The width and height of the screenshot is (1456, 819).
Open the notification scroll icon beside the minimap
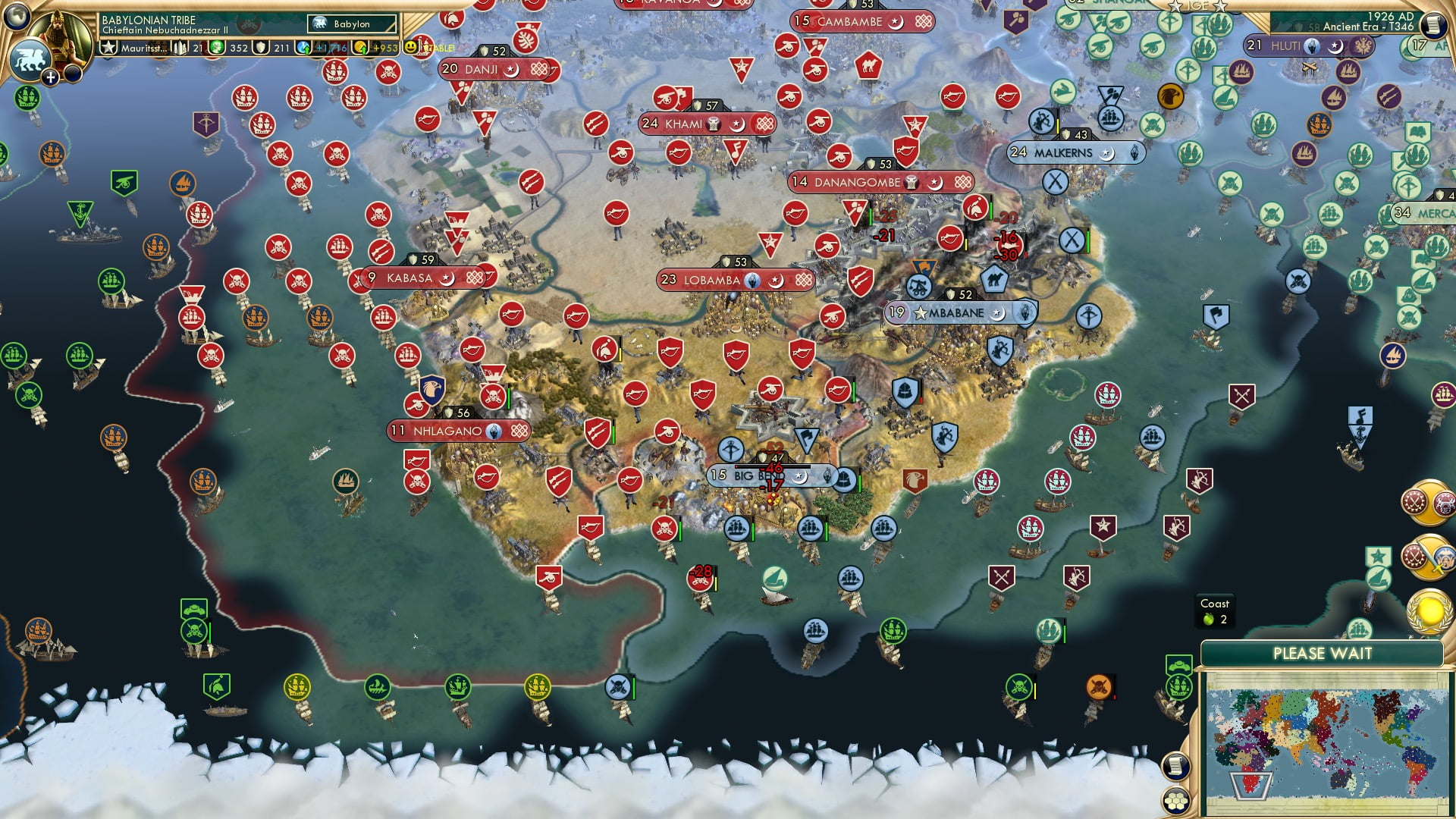coord(1175,767)
